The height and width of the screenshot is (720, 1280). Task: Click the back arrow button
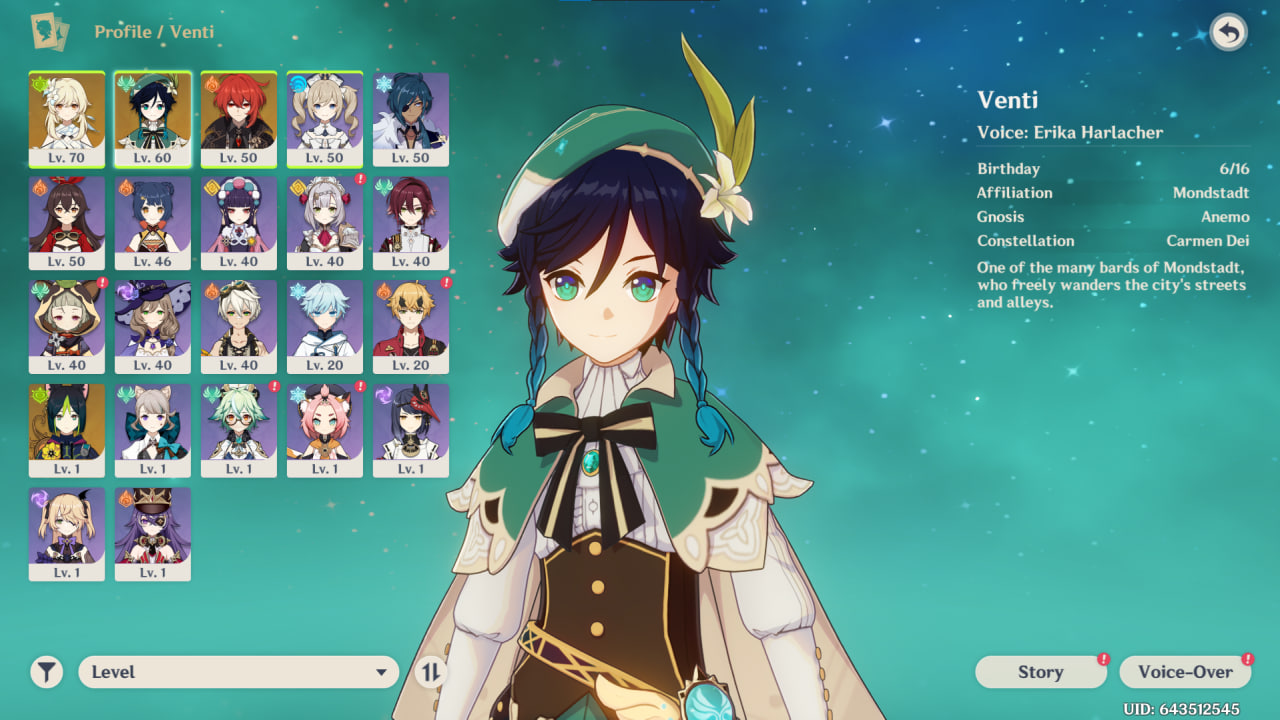click(x=1229, y=33)
